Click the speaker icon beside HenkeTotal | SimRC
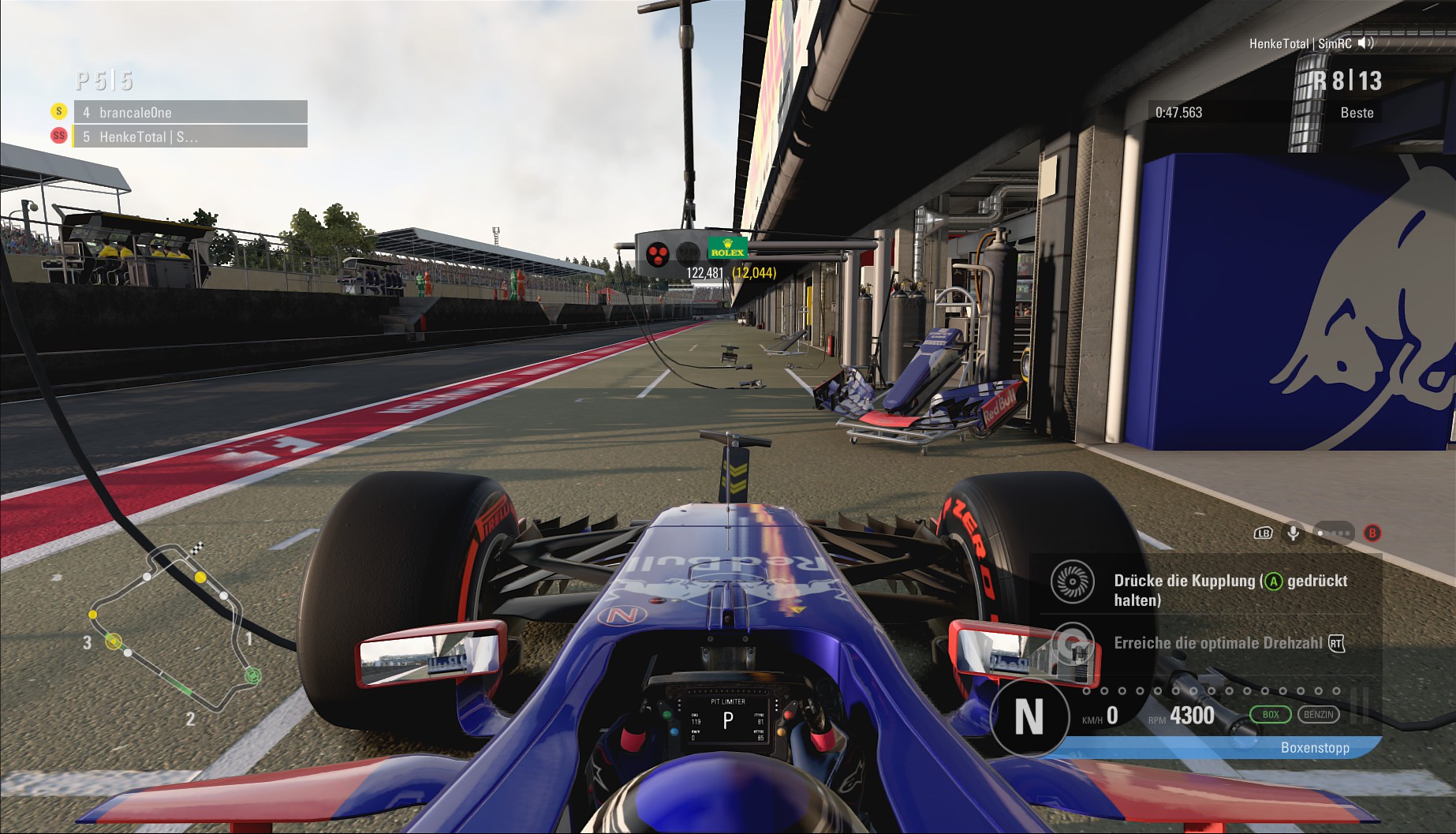1456x834 pixels. click(x=1366, y=43)
